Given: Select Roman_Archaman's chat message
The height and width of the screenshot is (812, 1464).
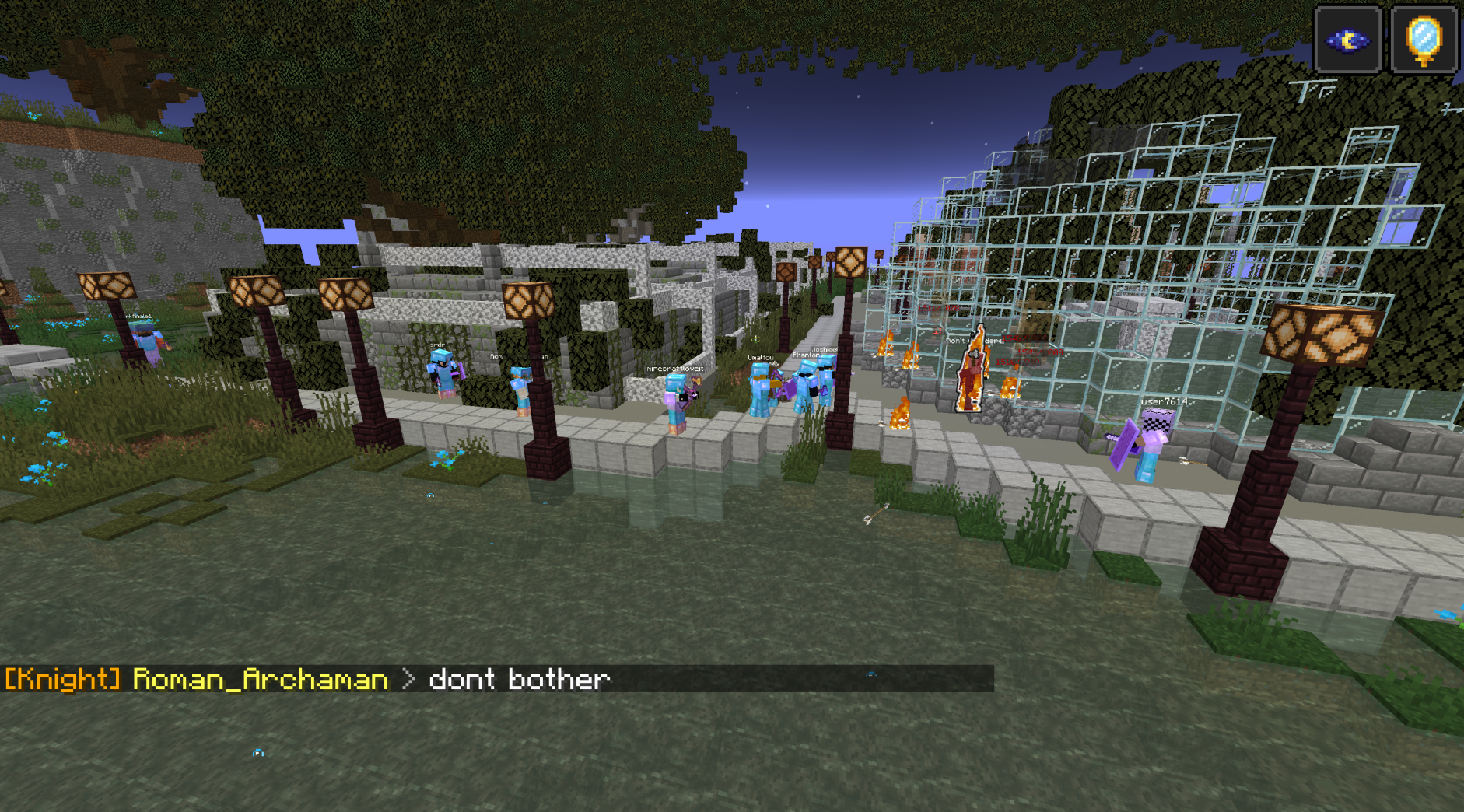Looking at the screenshot, I should (x=519, y=679).
